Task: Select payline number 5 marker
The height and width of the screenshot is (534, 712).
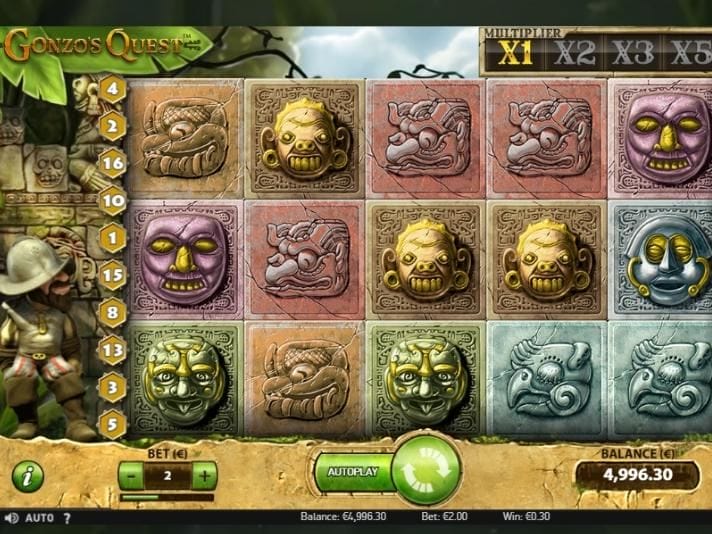Action: coord(112,423)
